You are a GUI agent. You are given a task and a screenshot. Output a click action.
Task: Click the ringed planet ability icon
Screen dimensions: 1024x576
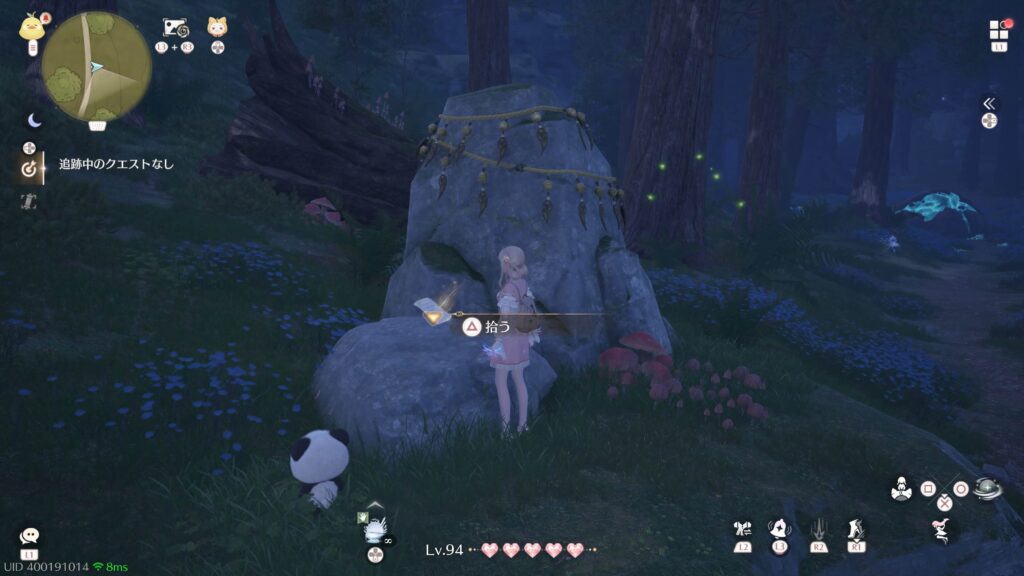[x=986, y=489]
